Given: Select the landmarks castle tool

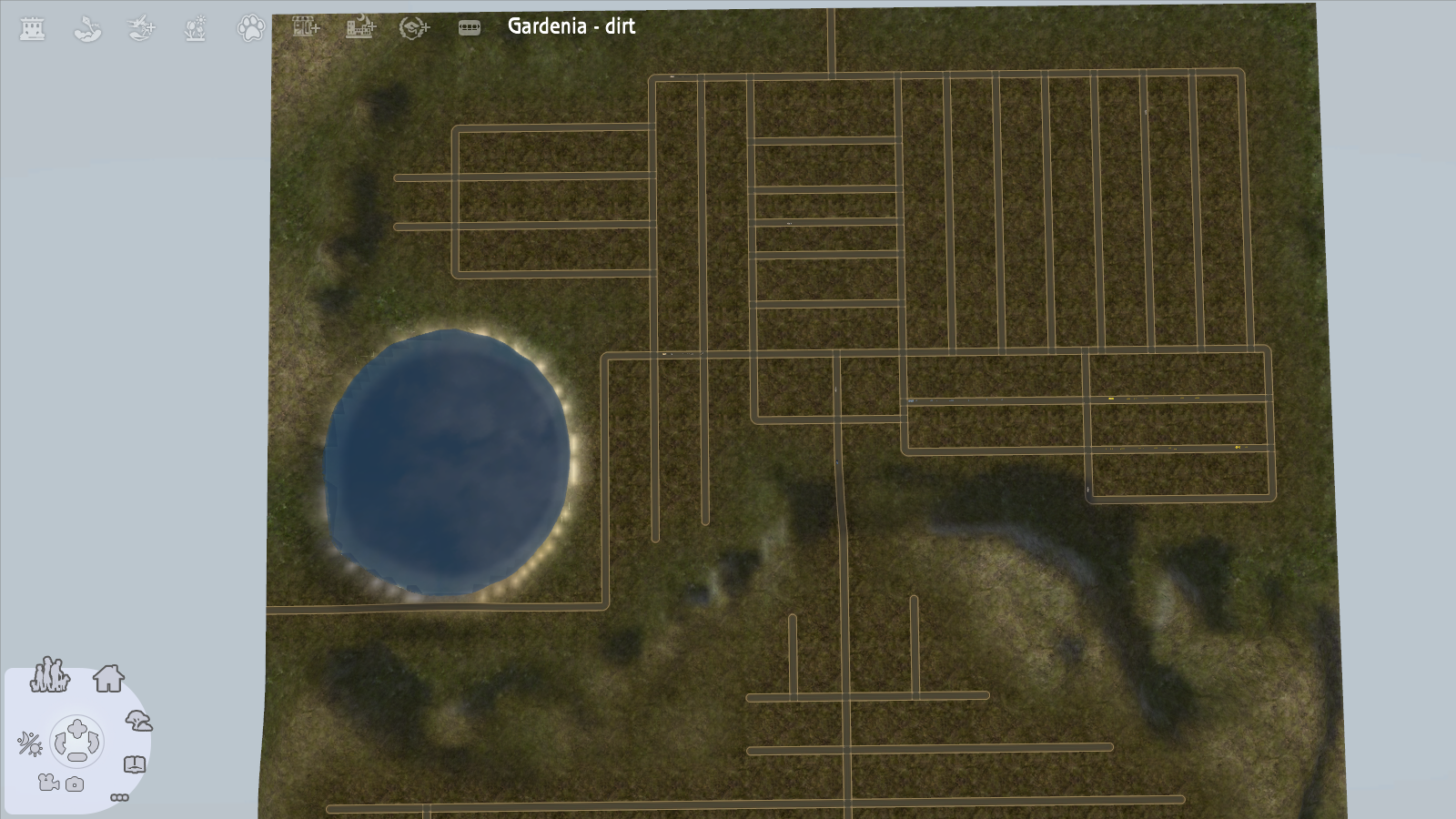Looking at the screenshot, I should 30,27.
